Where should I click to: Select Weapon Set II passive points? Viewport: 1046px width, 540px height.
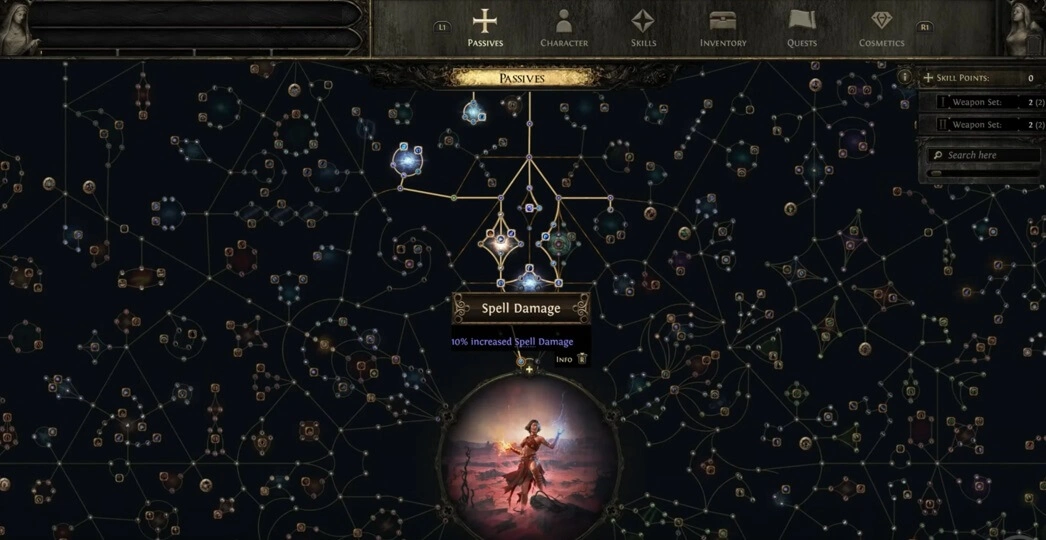tap(980, 125)
